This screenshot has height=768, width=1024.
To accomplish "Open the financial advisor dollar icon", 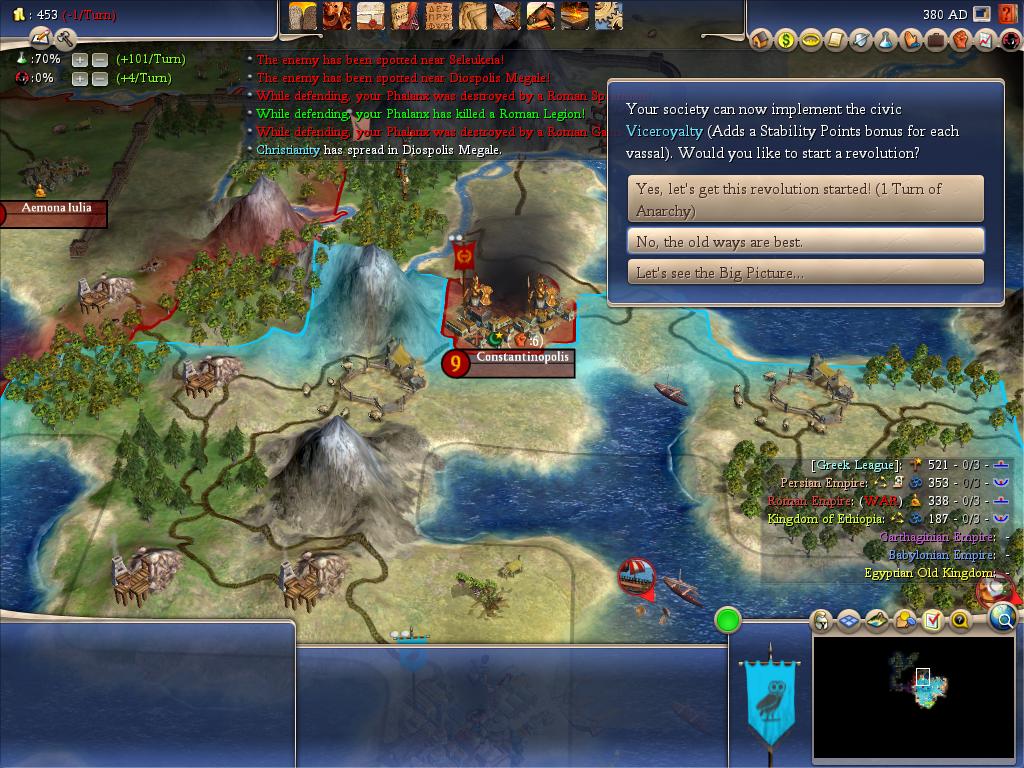I will click(x=785, y=40).
